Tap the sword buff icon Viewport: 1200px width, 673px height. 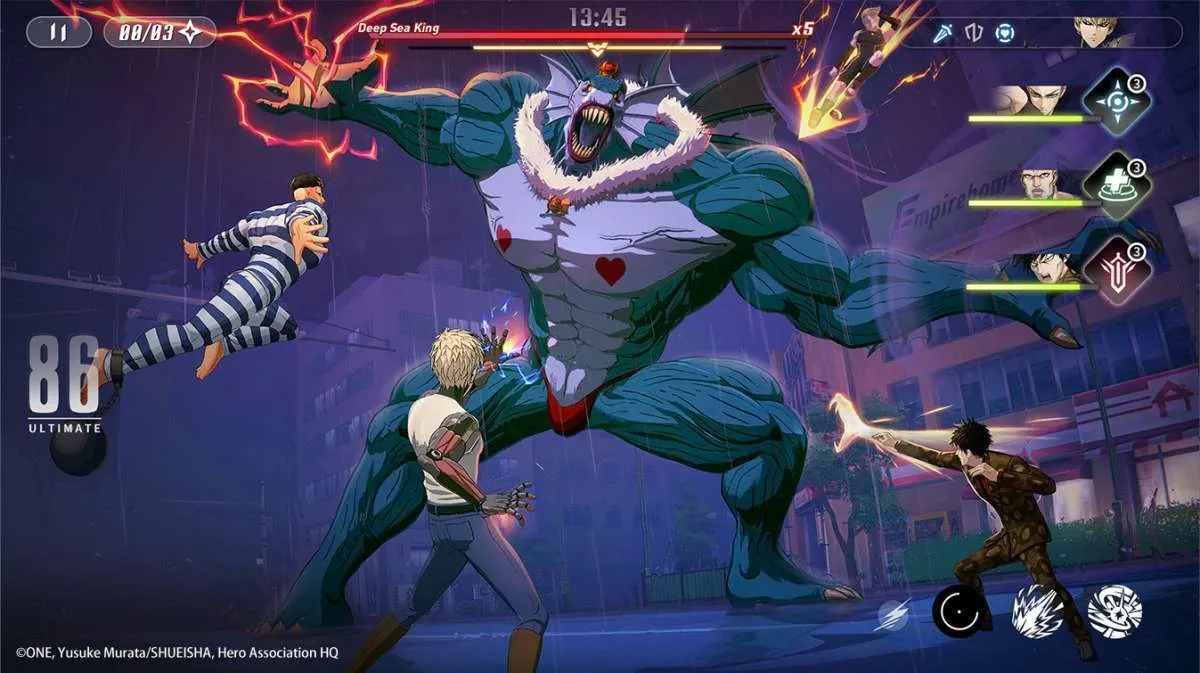(943, 33)
